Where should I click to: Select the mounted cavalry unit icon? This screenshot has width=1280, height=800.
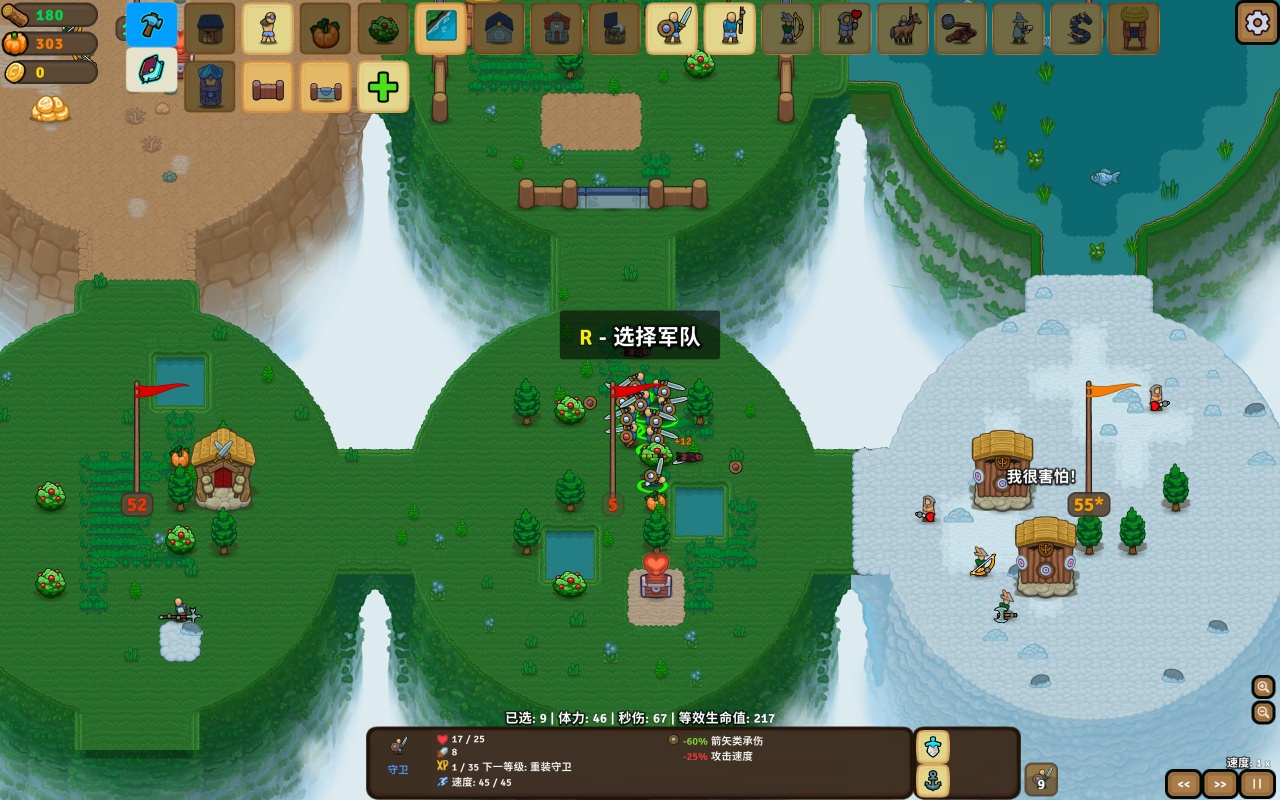click(902, 29)
